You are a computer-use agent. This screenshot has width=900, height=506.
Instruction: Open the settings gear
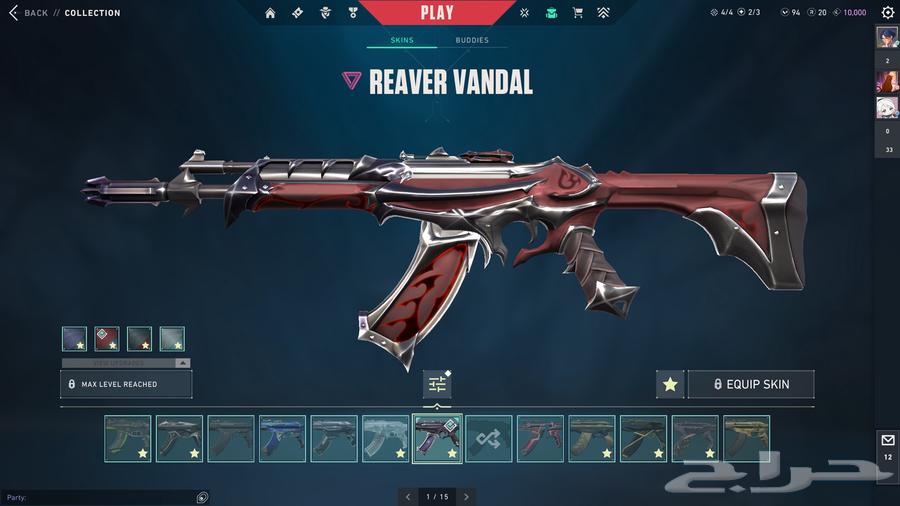tap(887, 13)
